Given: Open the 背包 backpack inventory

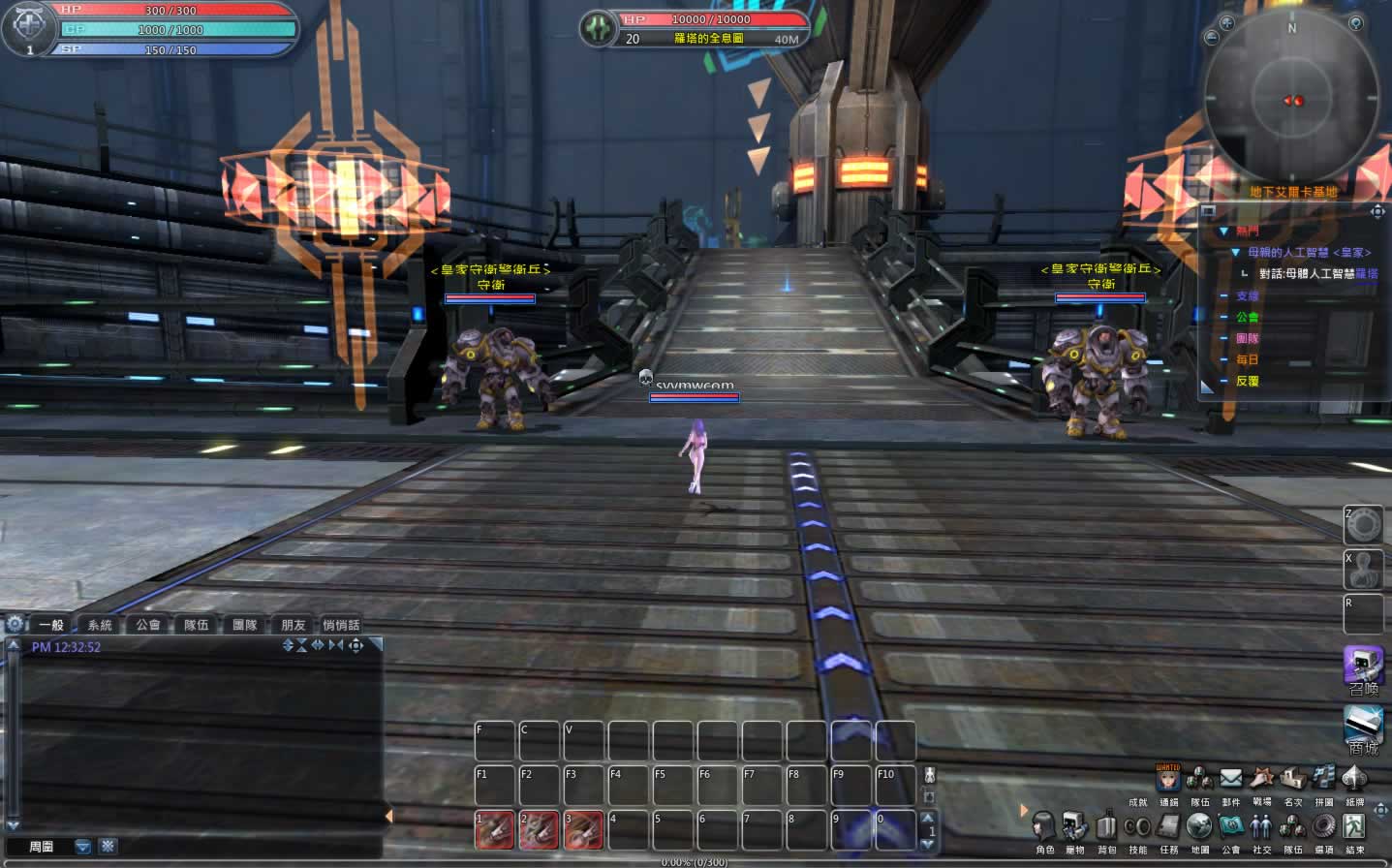Looking at the screenshot, I should [1106, 827].
